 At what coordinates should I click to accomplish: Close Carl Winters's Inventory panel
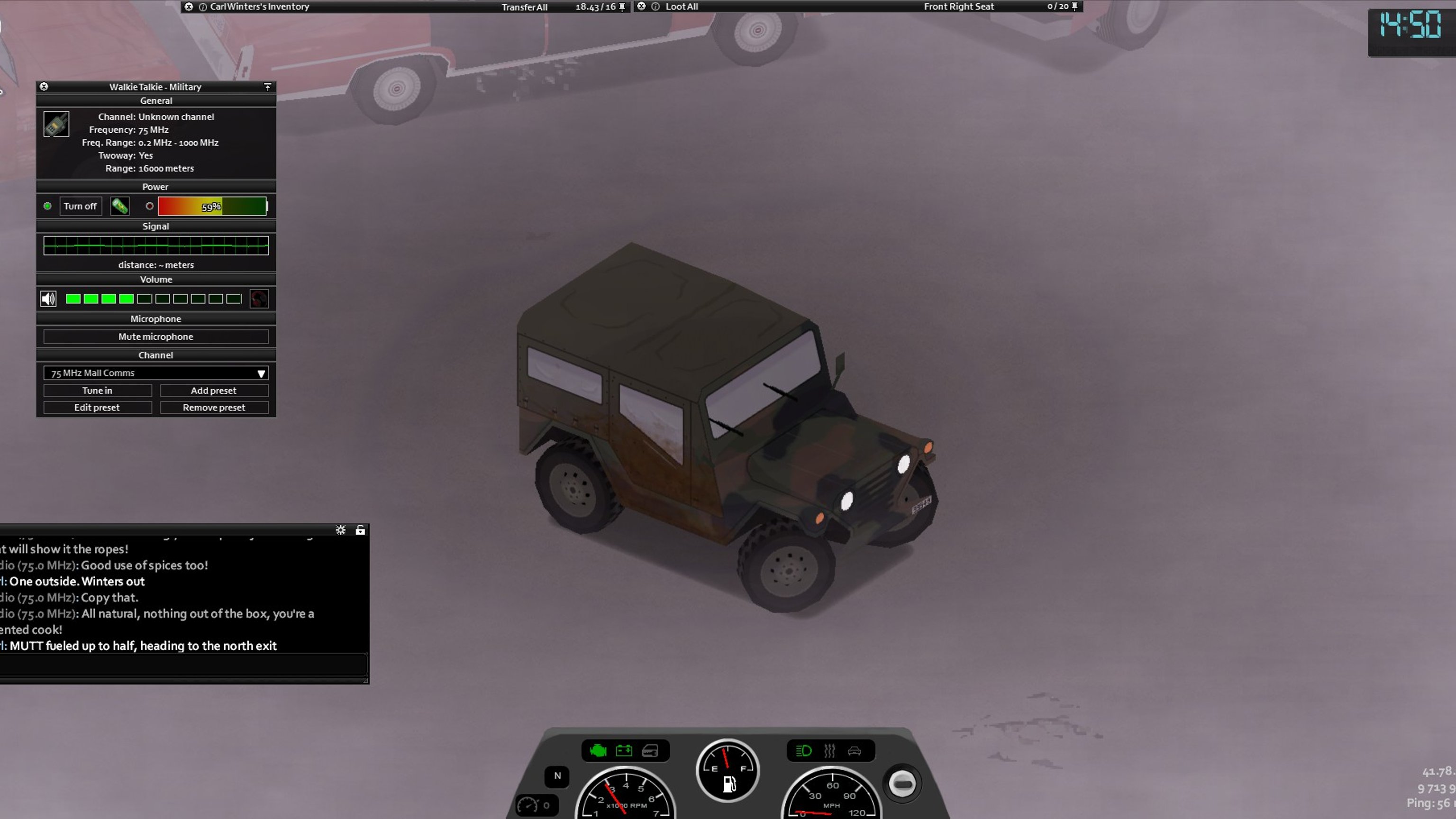pos(189,7)
